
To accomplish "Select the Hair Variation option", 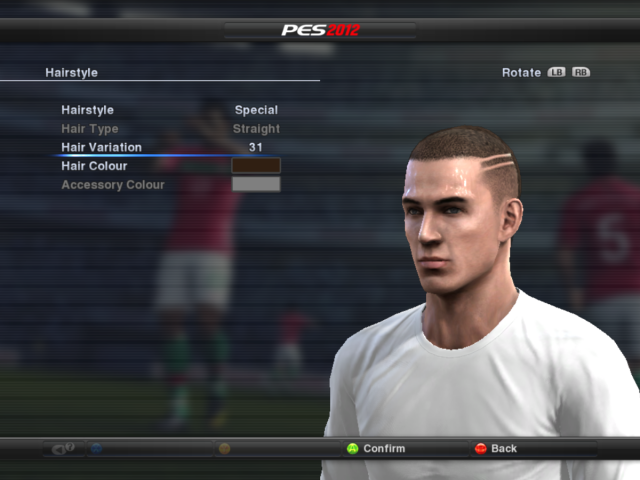I will pyautogui.click(x=101, y=147).
